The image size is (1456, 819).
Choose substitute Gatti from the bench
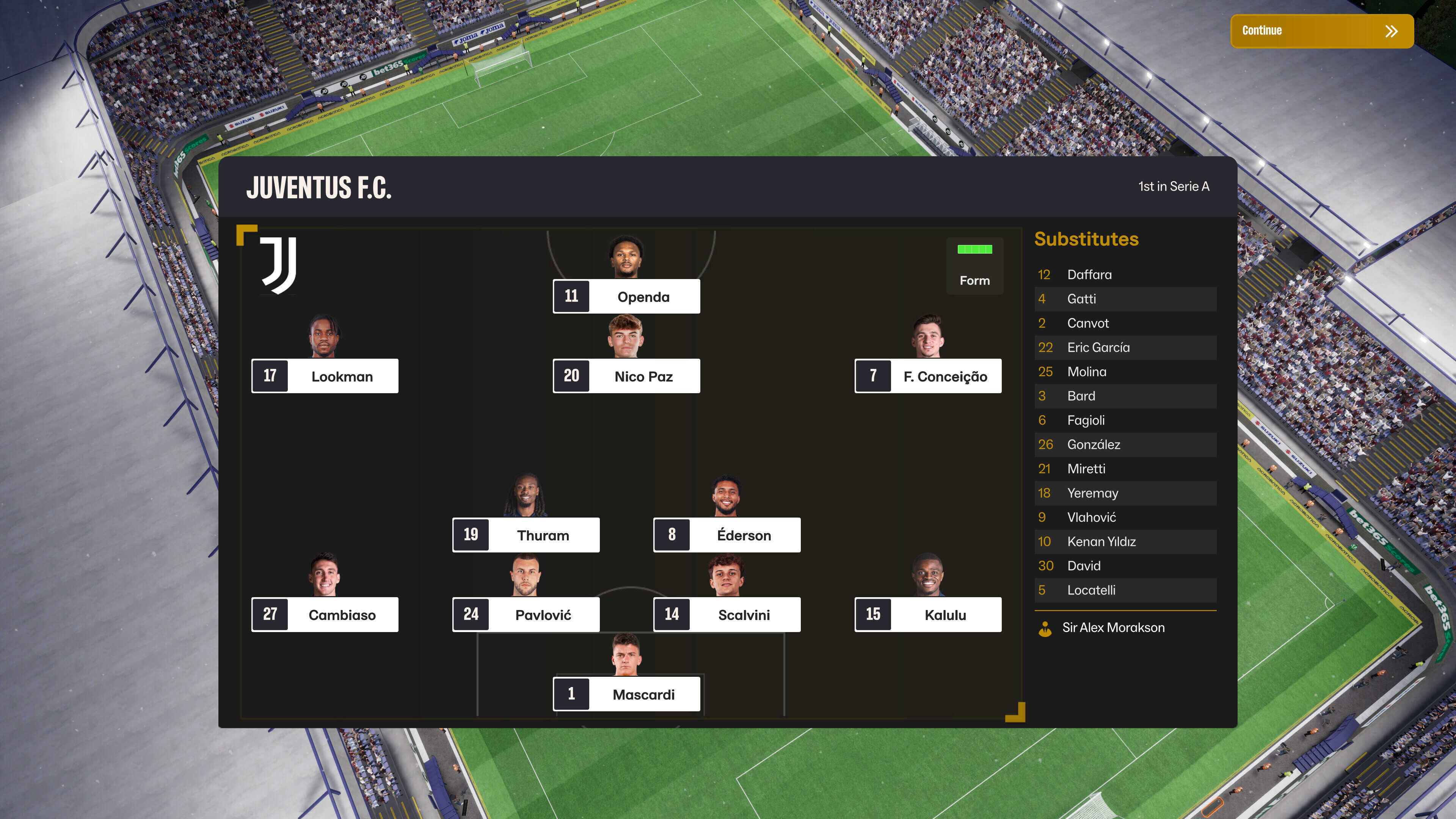(1081, 299)
